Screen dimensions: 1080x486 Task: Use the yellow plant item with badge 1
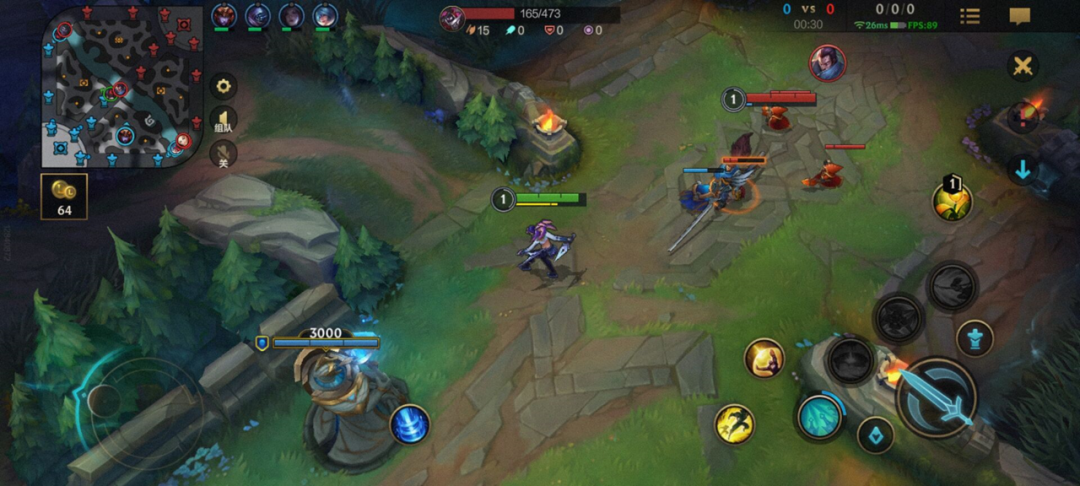(952, 201)
